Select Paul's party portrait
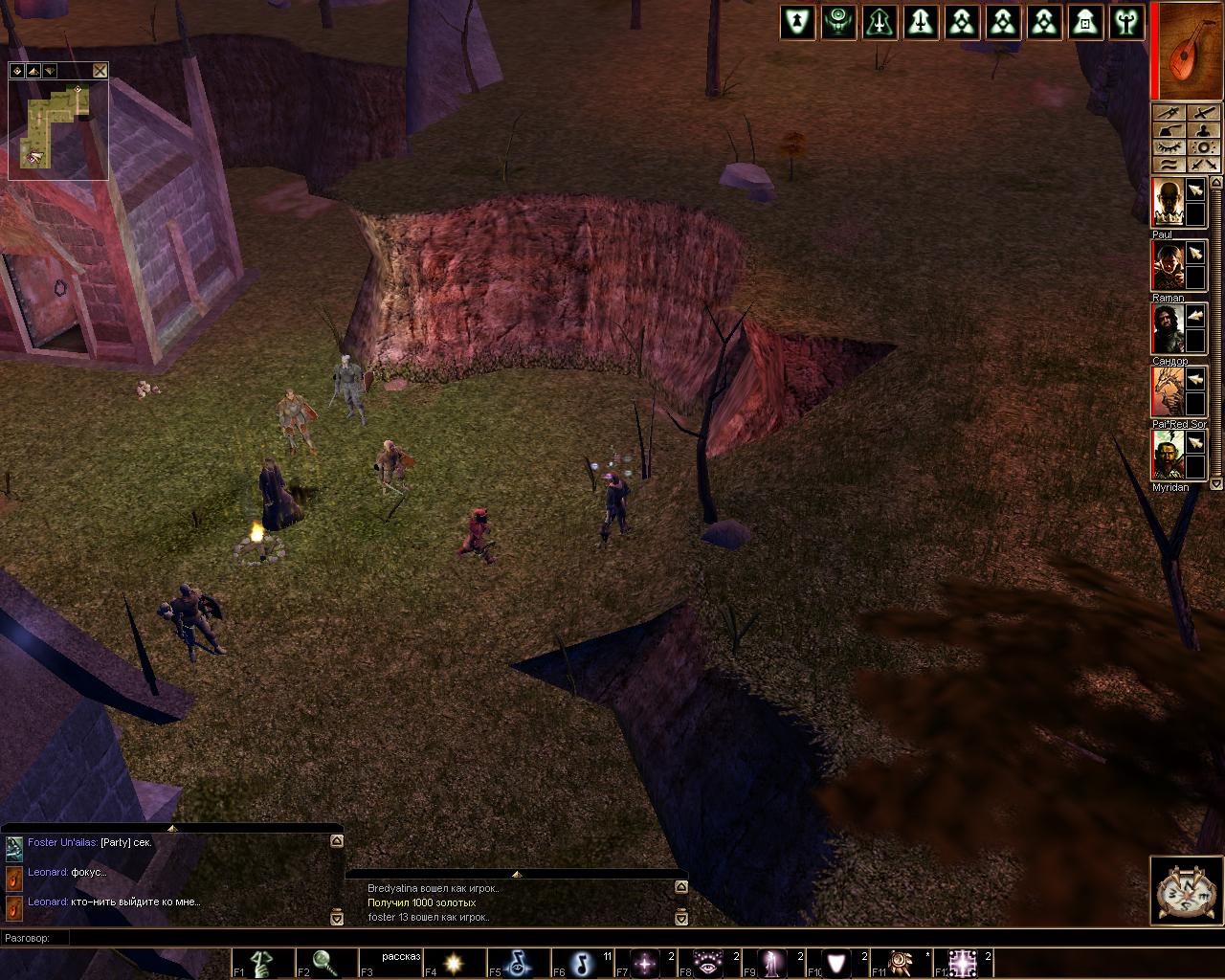The height and width of the screenshot is (980, 1225). [1167, 203]
